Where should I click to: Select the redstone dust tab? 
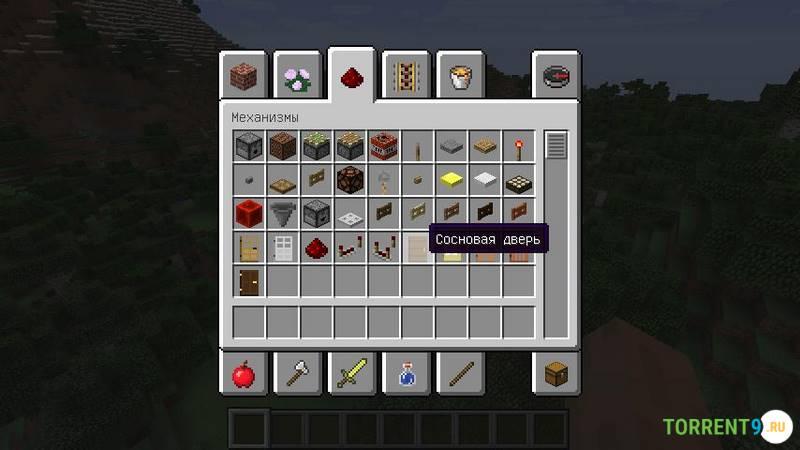pos(351,77)
